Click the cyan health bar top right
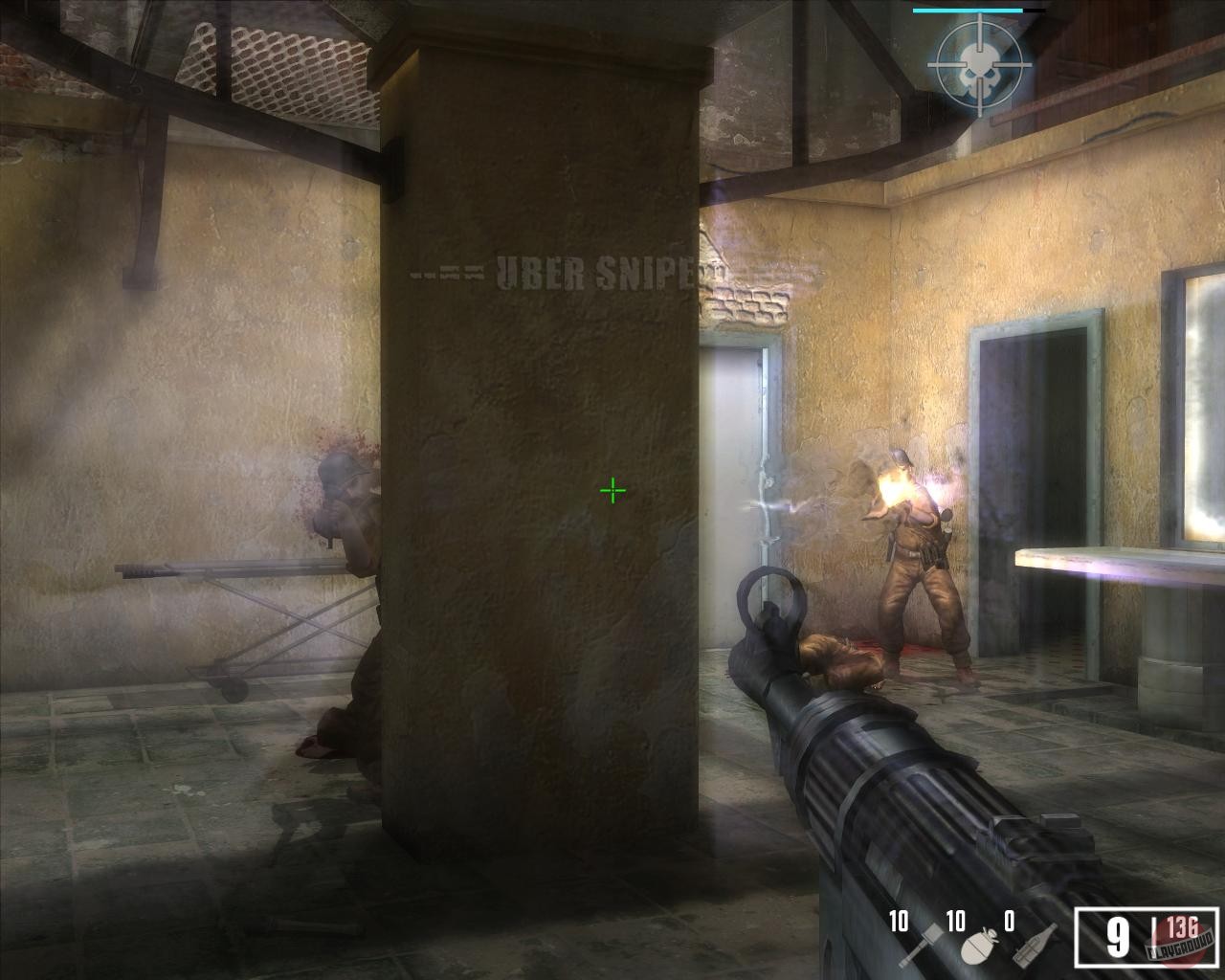 point(969,8)
